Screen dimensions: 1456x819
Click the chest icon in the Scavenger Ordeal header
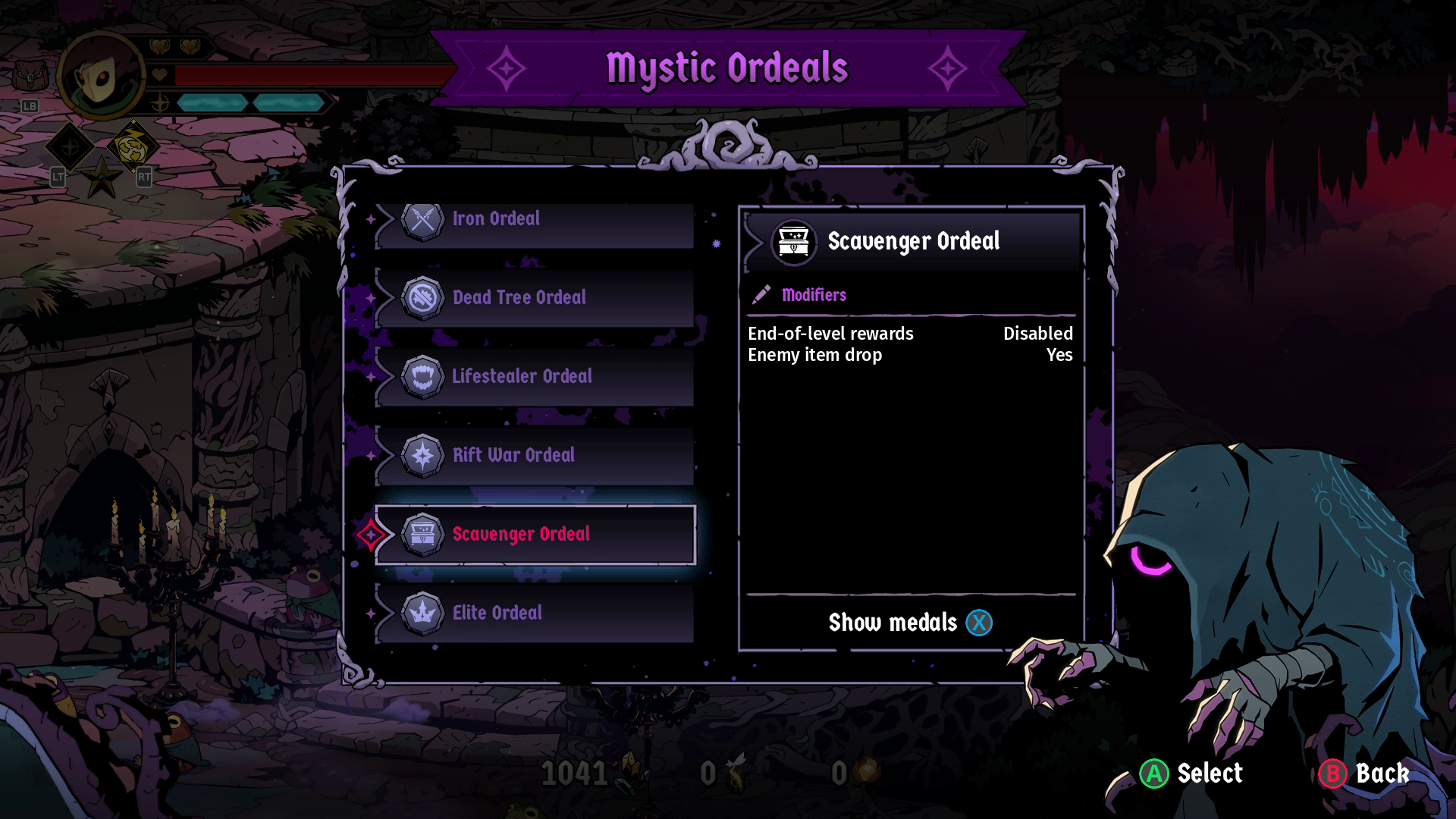pos(792,242)
